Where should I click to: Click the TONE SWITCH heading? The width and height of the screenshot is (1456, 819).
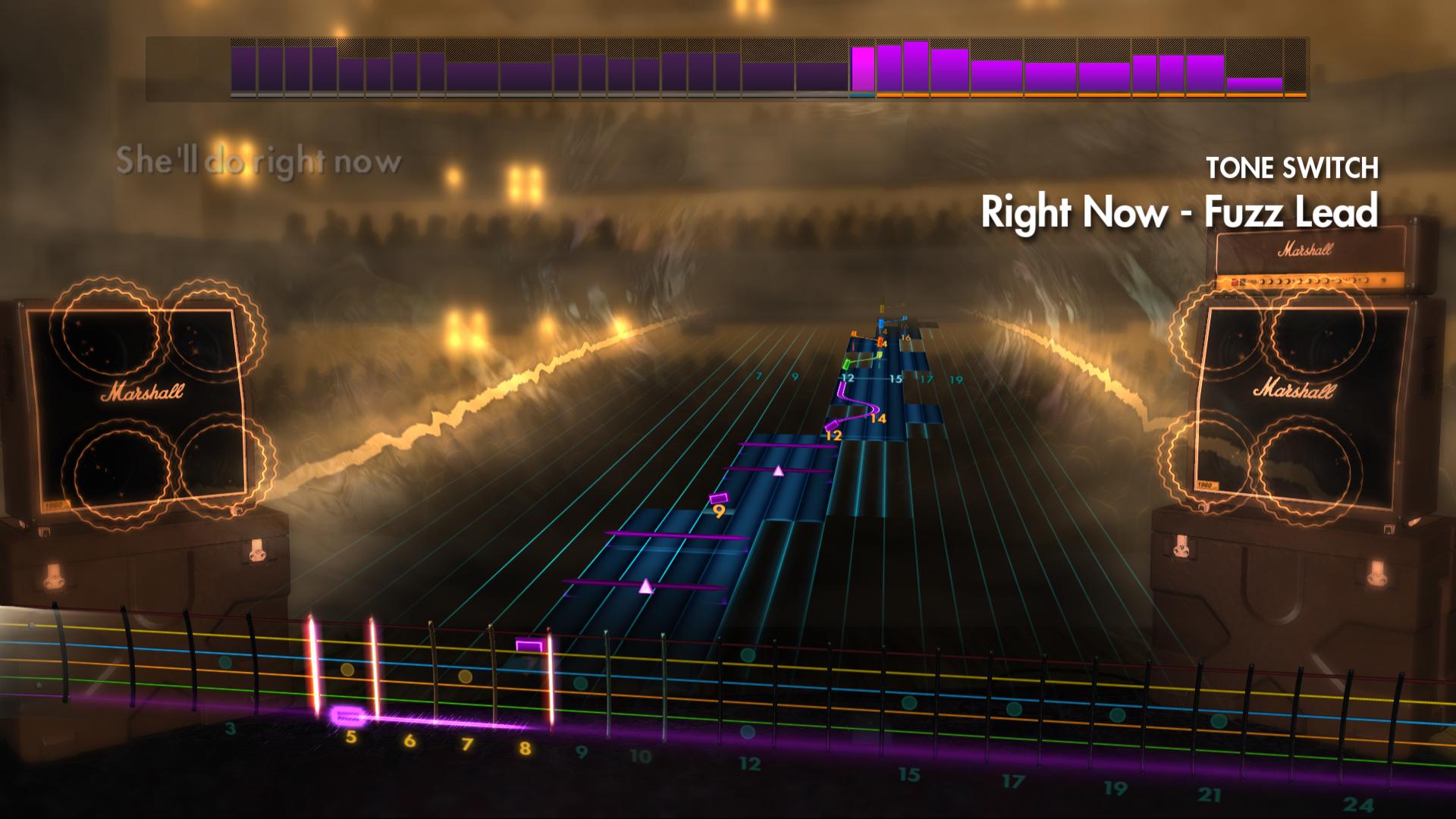(x=1294, y=168)
